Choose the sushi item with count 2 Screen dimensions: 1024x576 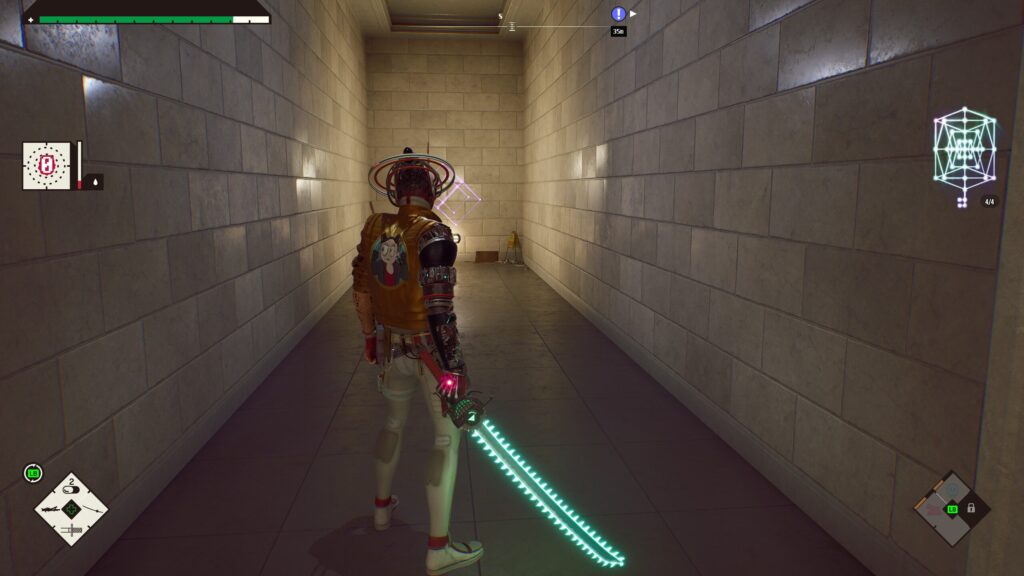(71, 490)
